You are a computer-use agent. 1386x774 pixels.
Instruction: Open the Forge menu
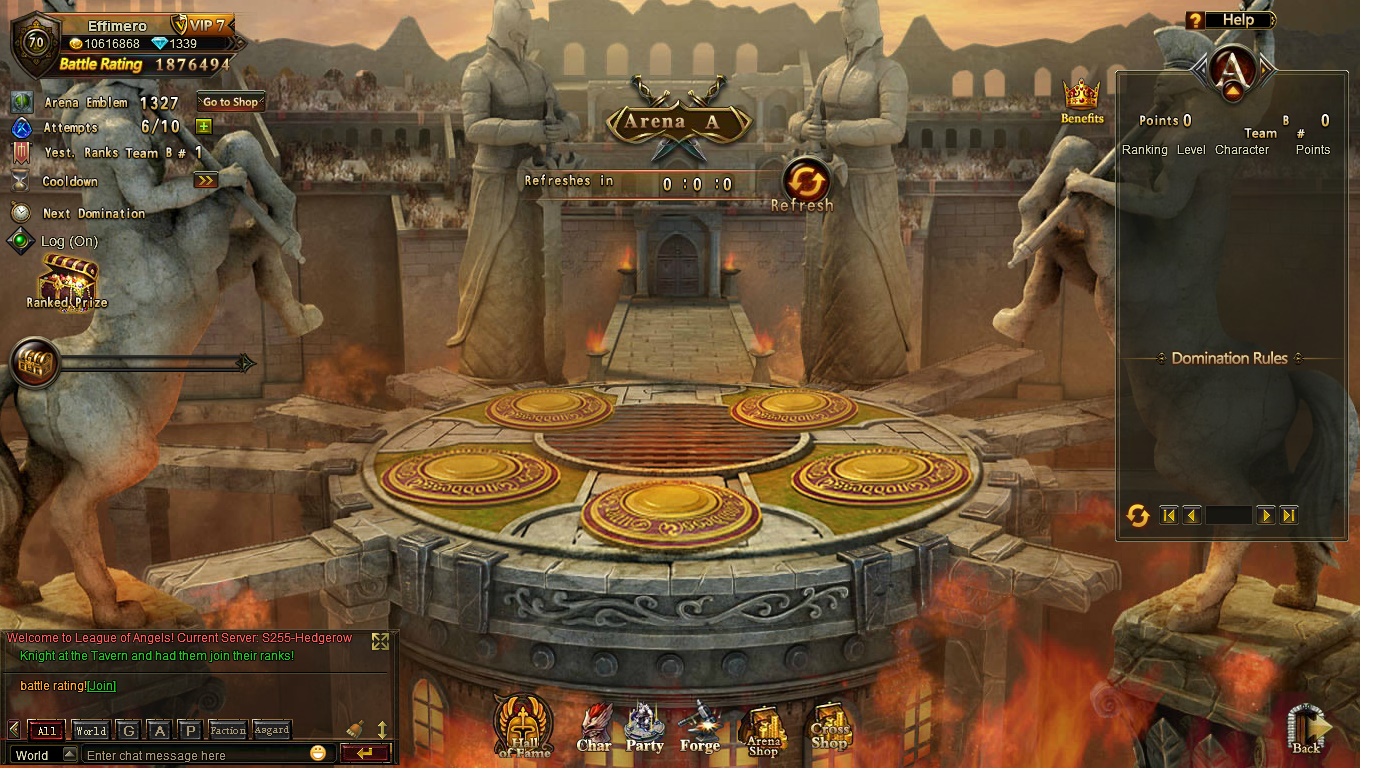coord(699,728)
